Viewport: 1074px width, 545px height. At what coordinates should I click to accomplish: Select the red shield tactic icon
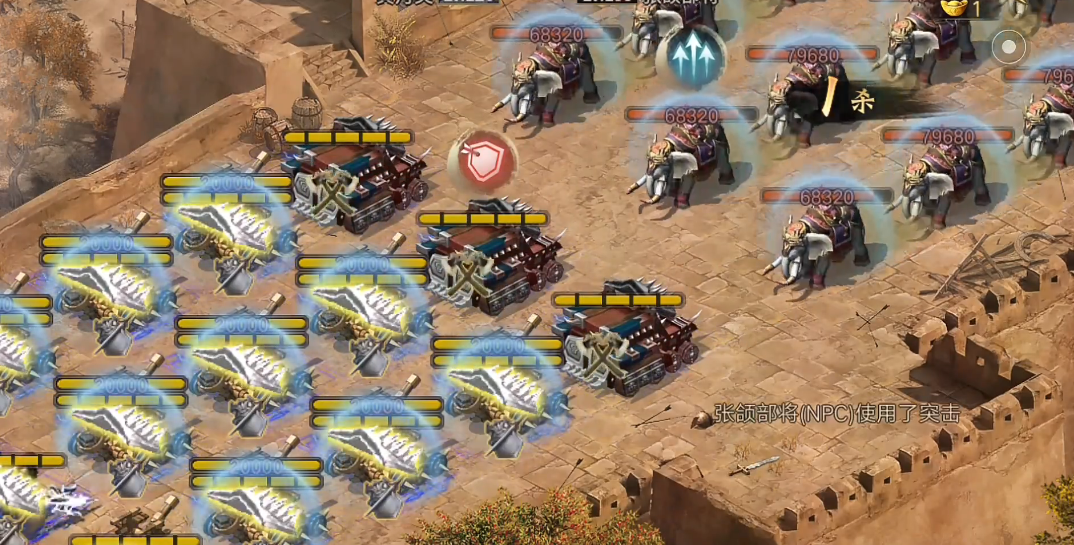coord(483,162)
